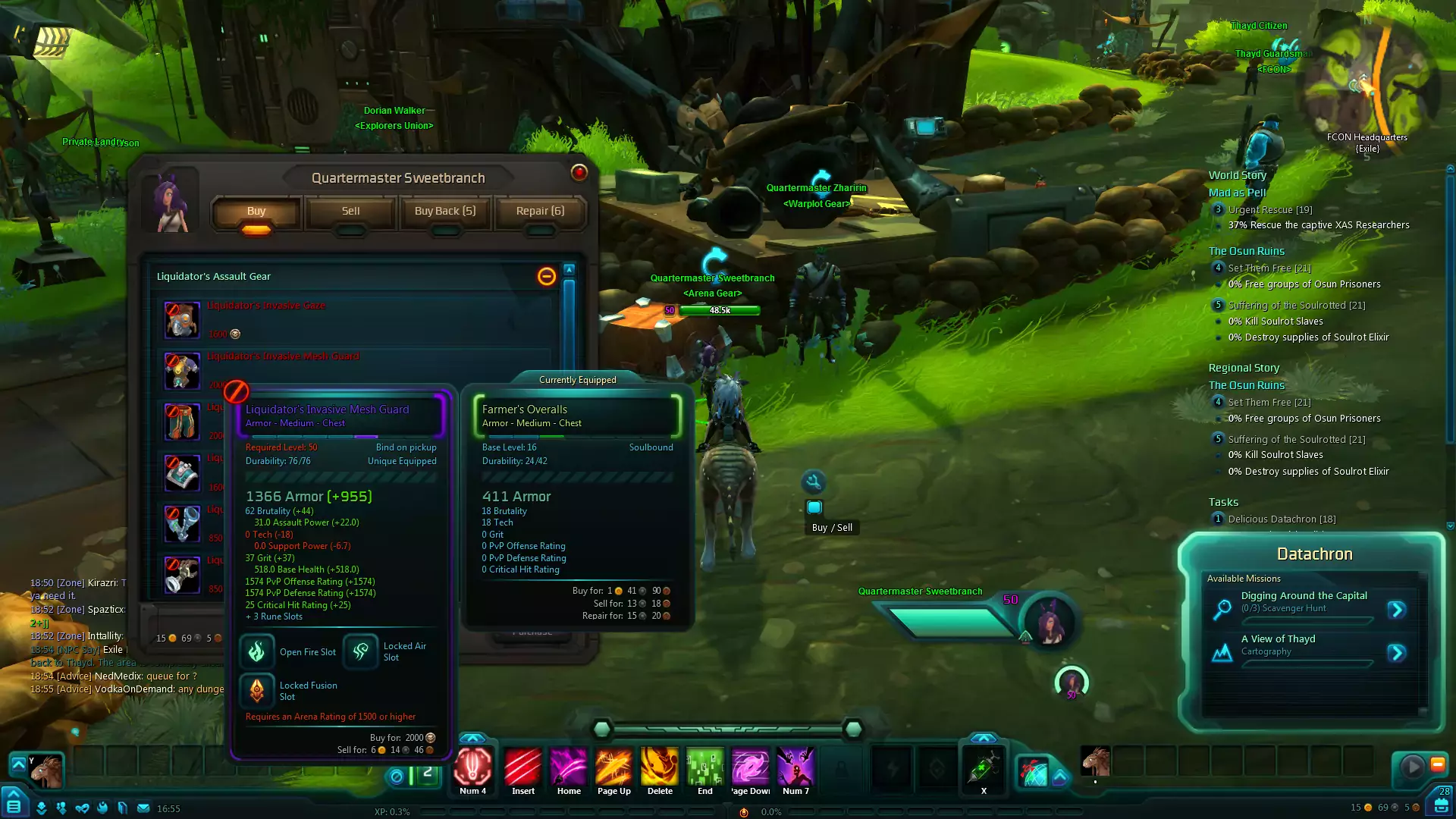
Task: Collapse the Liquidator's Assault Gear category
Action: (546, 277)
